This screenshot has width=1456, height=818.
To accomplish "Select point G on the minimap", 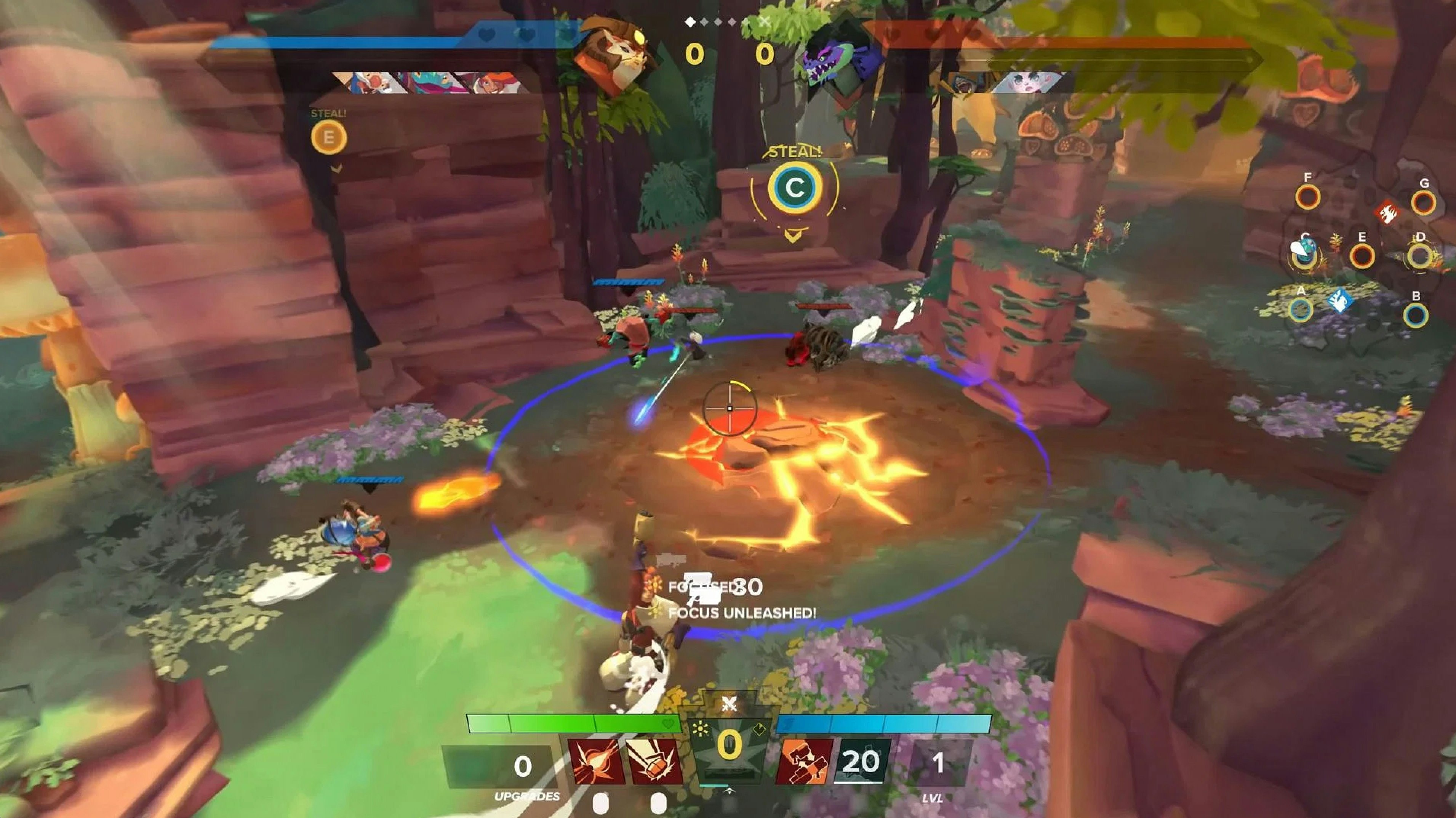I will coord(1422,203).
